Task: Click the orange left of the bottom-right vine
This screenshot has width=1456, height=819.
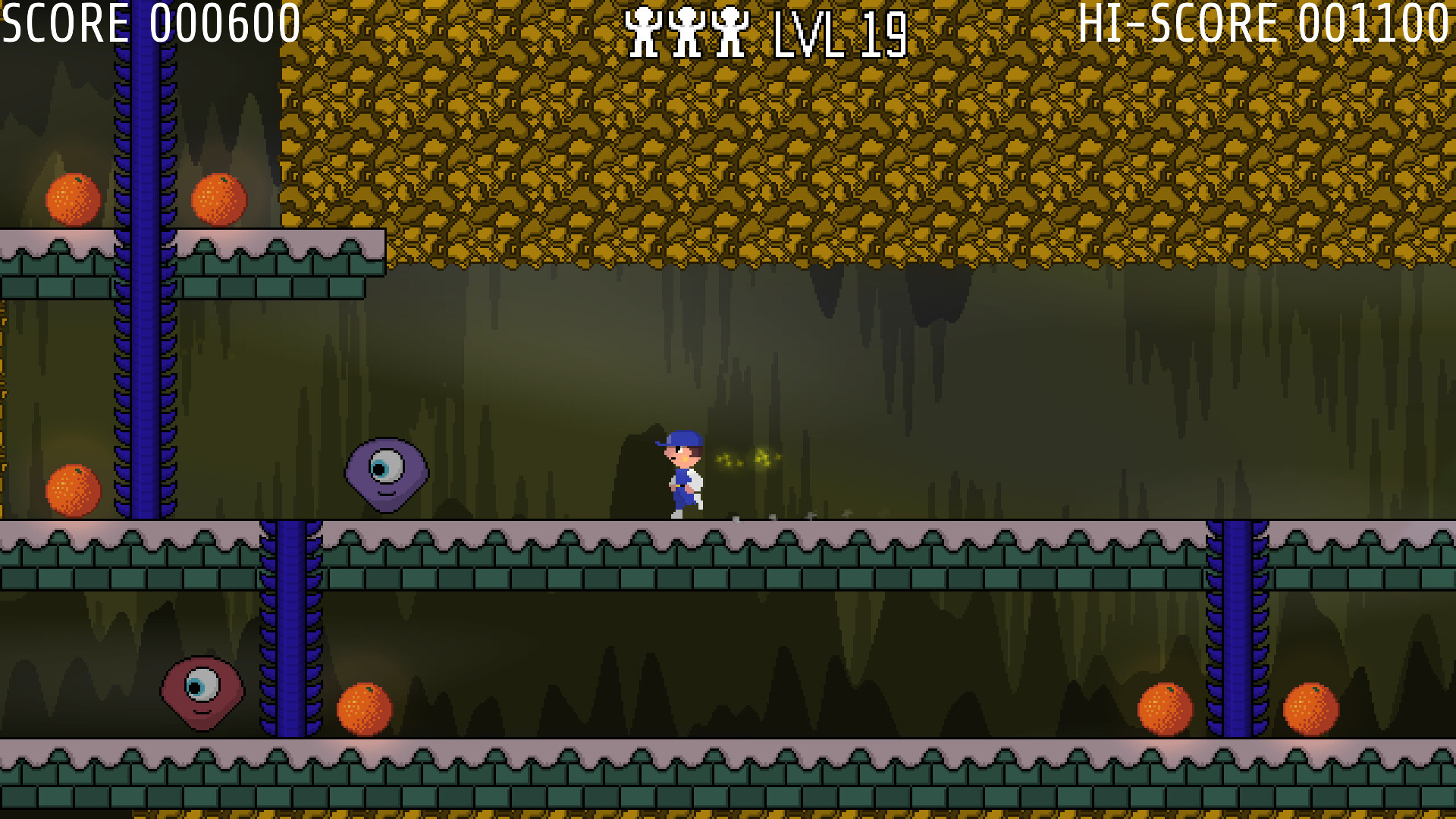Action: coord(1164,709)
